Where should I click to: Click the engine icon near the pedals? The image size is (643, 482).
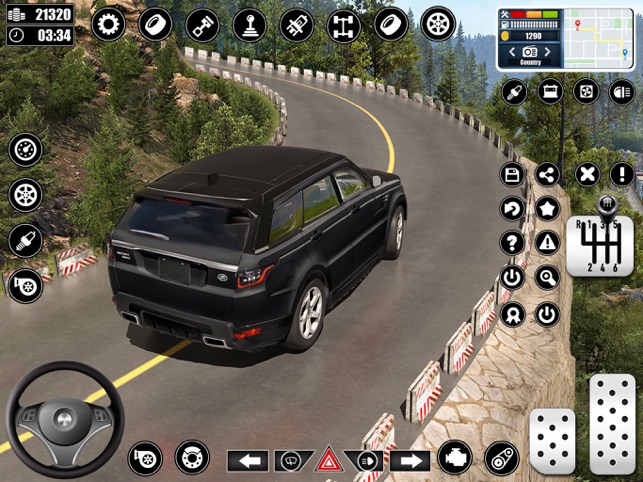(455, 459)
